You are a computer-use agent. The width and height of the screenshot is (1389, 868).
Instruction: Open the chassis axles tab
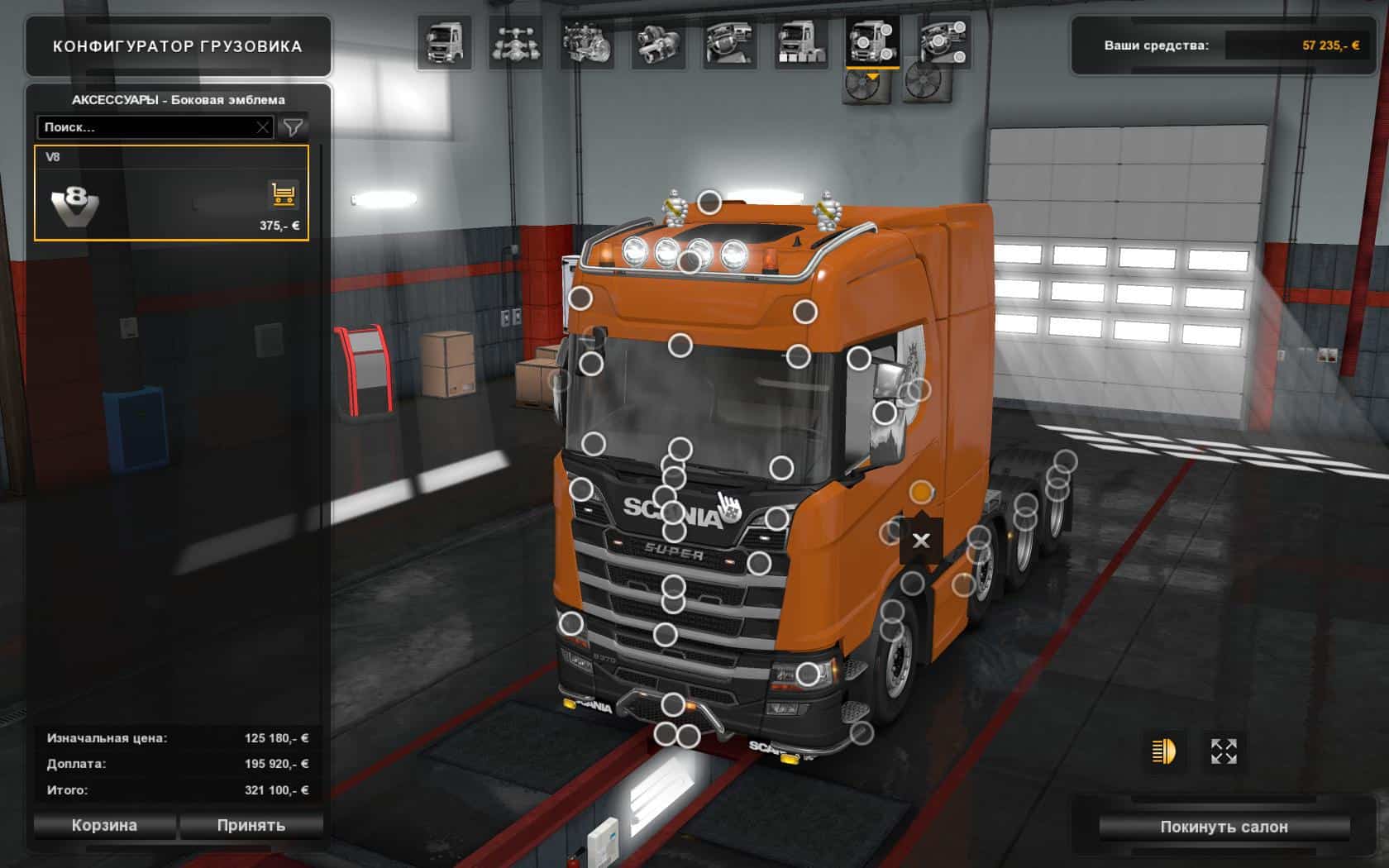click(x=515, y=42)
